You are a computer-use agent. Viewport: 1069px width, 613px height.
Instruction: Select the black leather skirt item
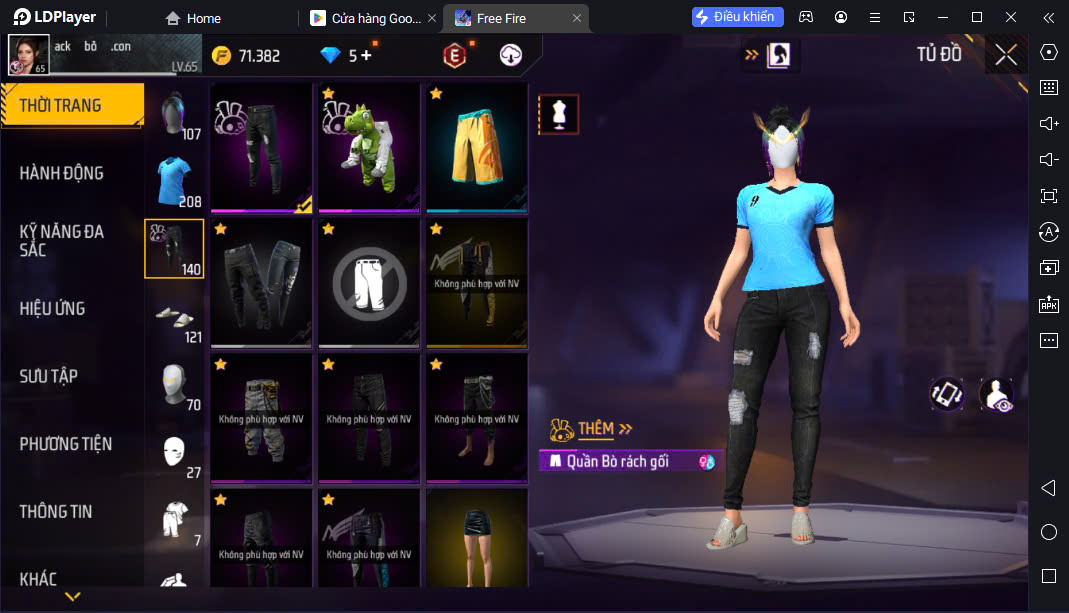(x=477, y=537)
